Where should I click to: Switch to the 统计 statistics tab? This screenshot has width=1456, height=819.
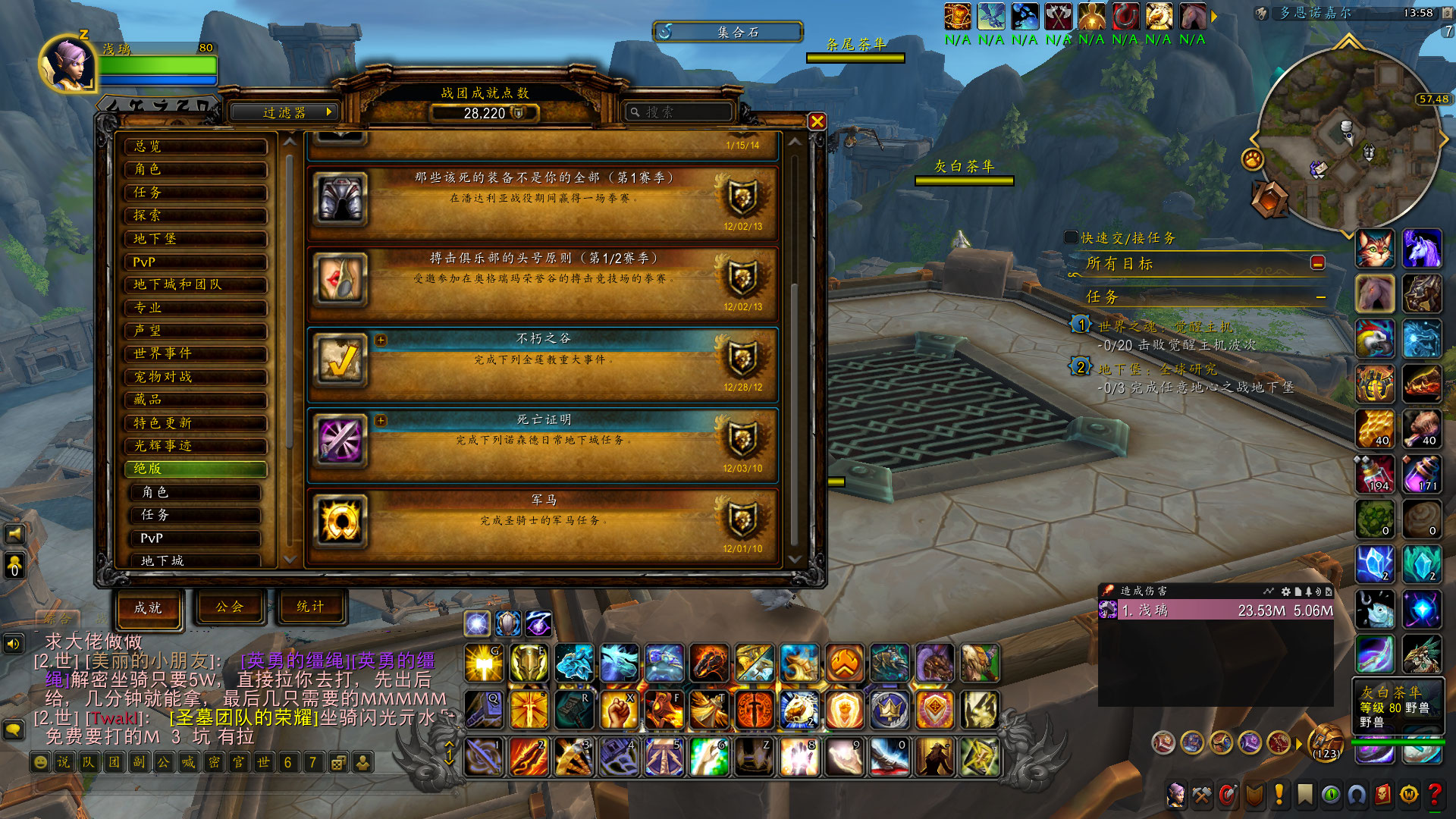coord(310,607)
